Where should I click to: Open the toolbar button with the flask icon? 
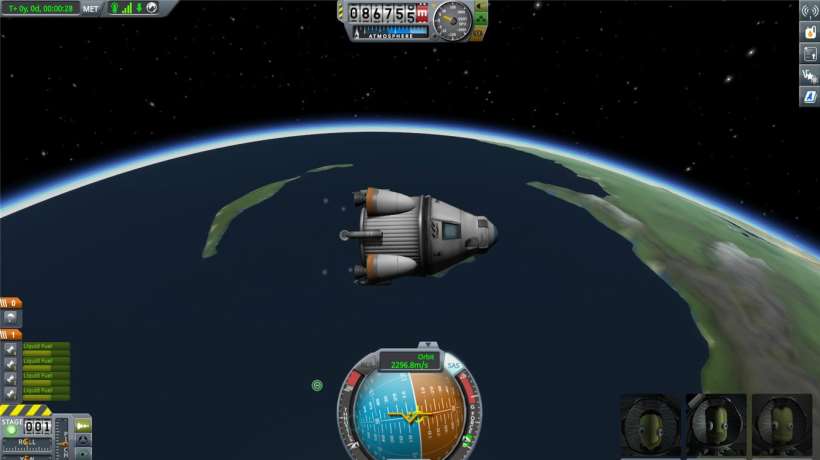(x=809, y=32)
